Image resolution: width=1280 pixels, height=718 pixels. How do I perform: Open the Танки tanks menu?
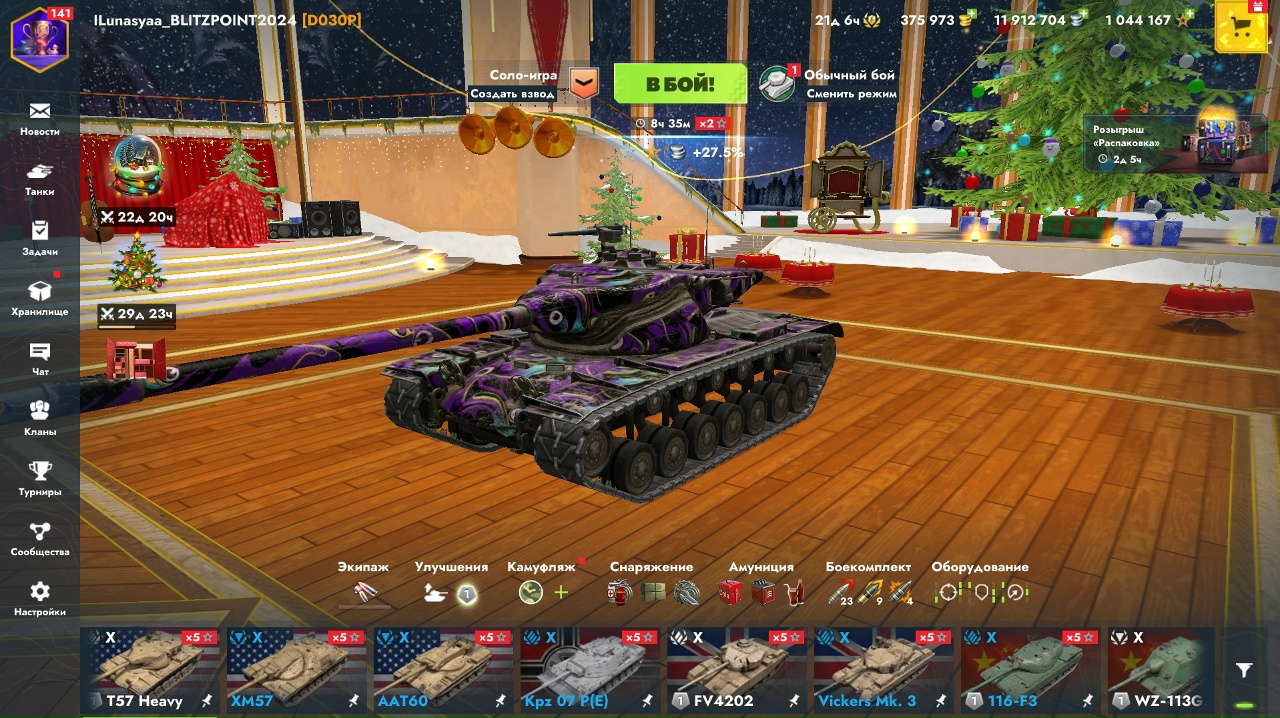40,178
